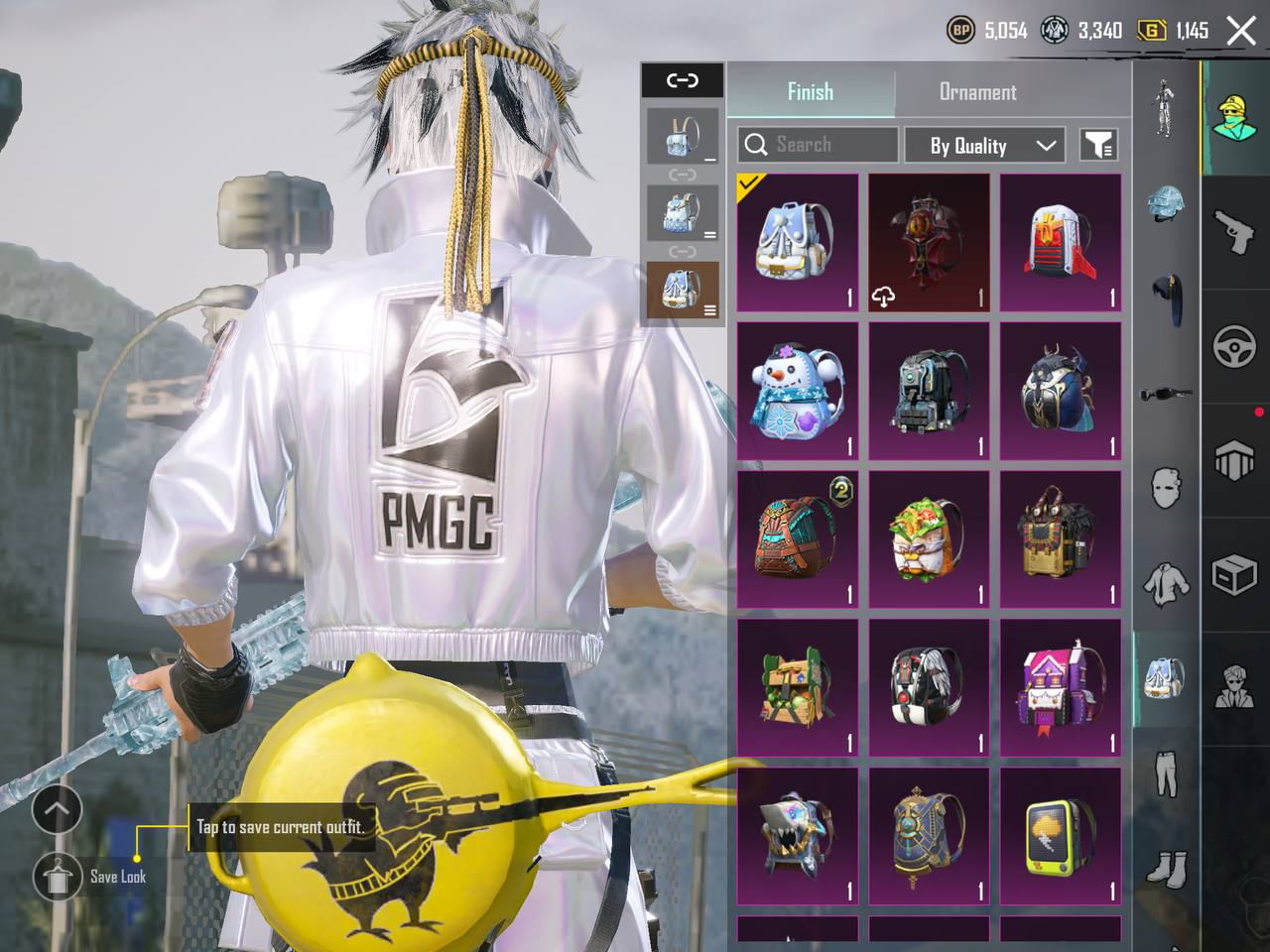Open the By Quality sort dropdown
This screenshot has height=952, width=1270.
984,145
